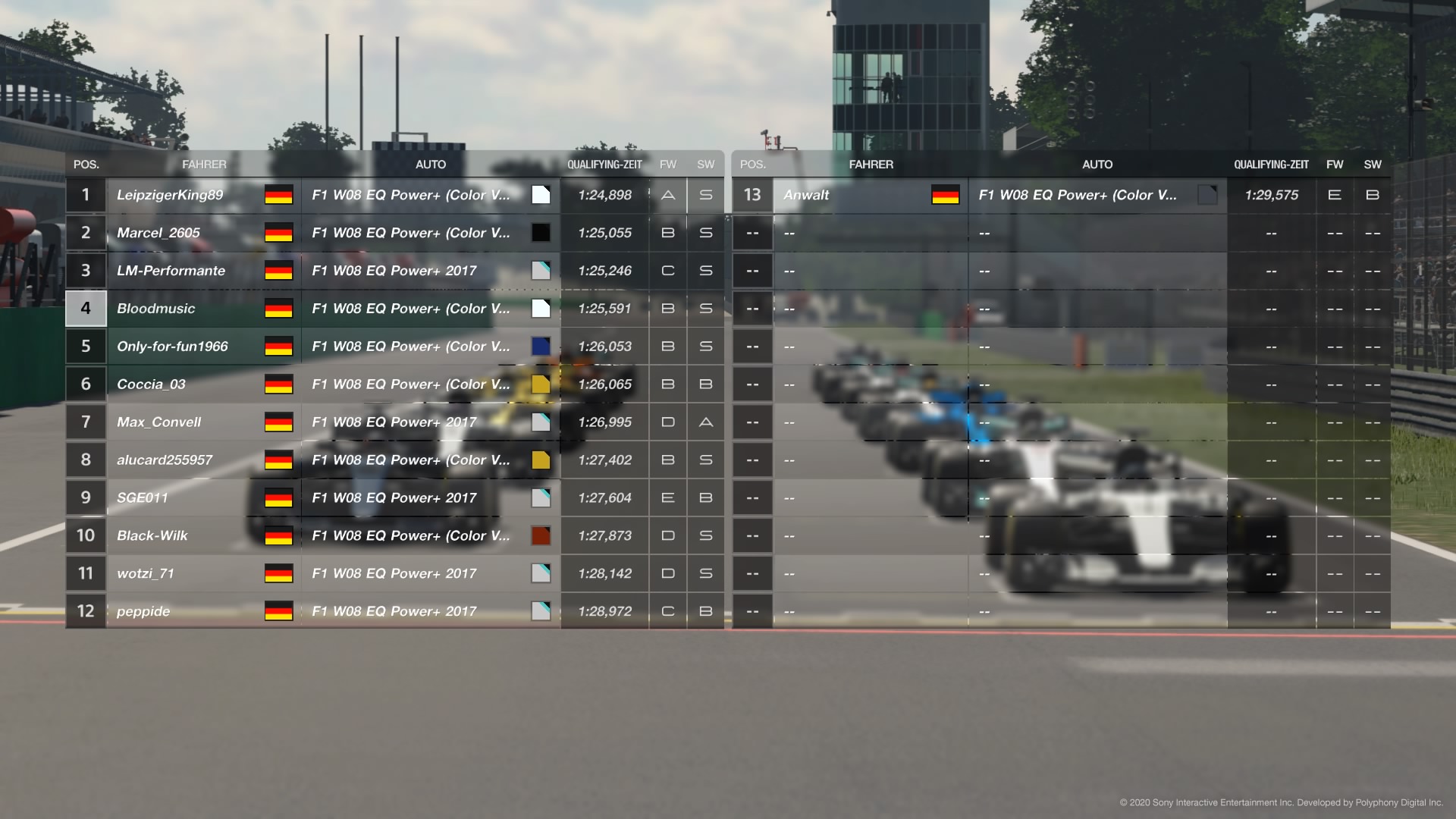Screen dimensions: 1456x819
Task: Click the highlighted position 4 cell for Bloodmusic
Action: click(86, 309)
